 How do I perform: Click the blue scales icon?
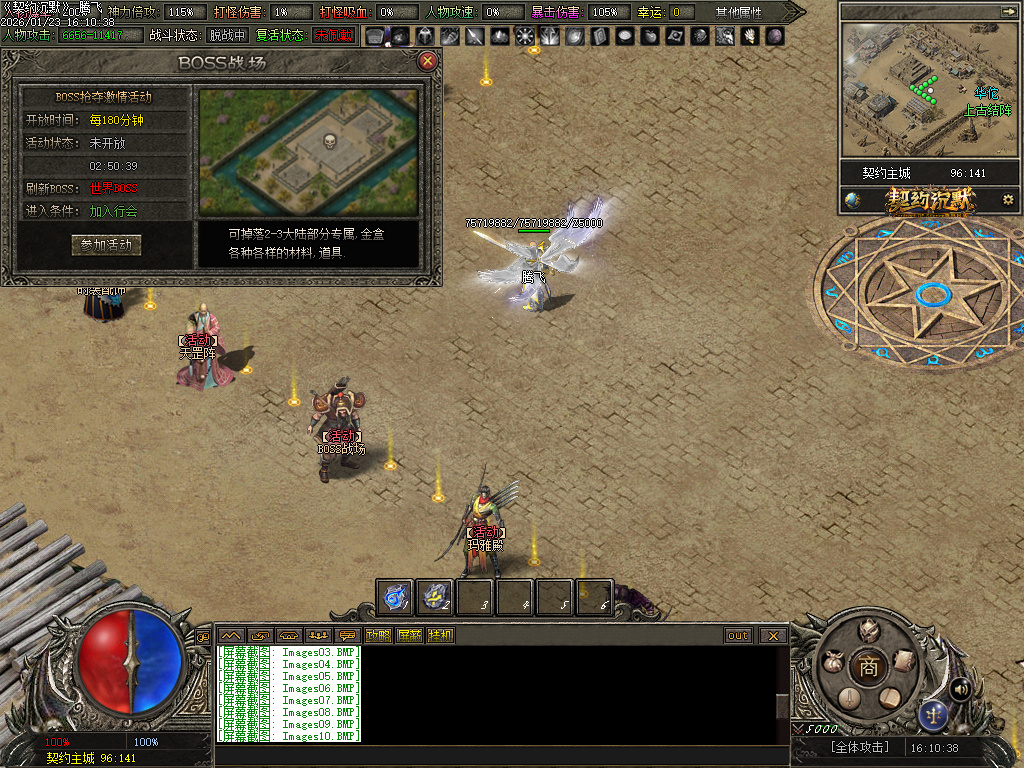click(x=933, y=714)
